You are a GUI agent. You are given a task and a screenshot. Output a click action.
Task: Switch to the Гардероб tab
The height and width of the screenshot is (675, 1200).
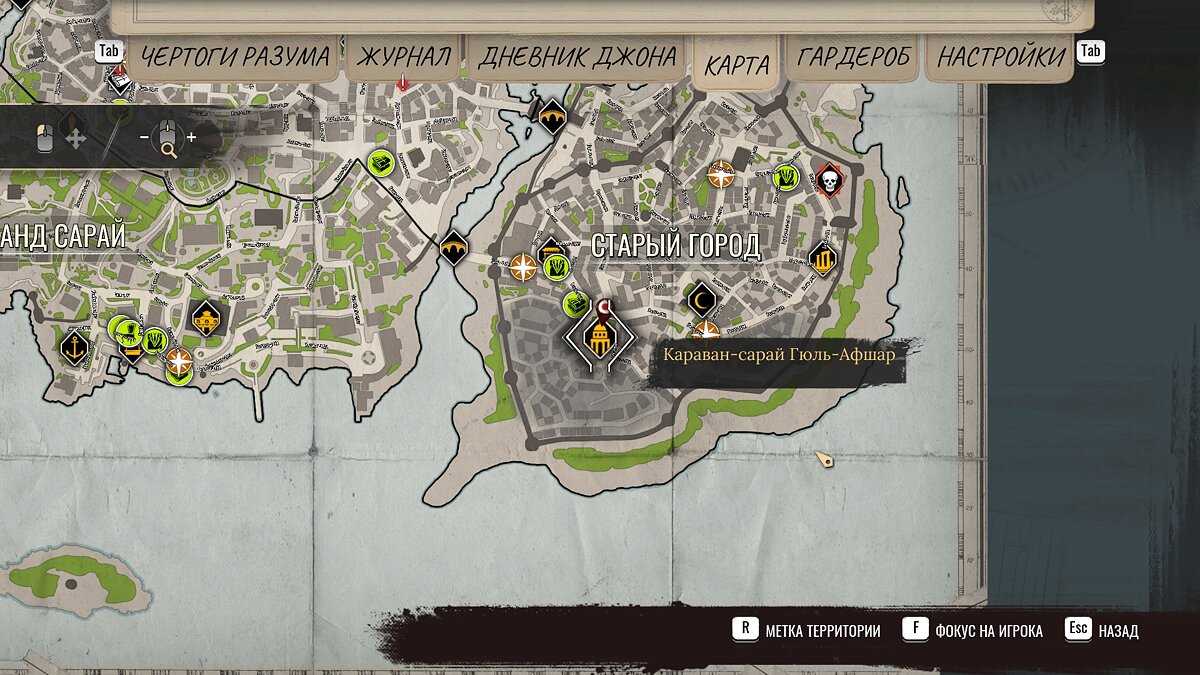point(853,57)
